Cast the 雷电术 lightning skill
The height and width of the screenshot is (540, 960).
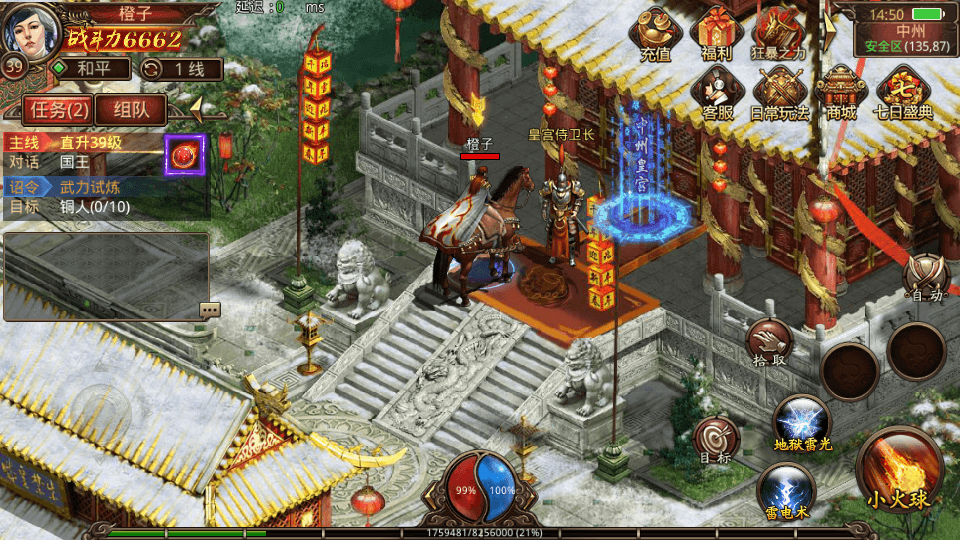pos(785,490)
